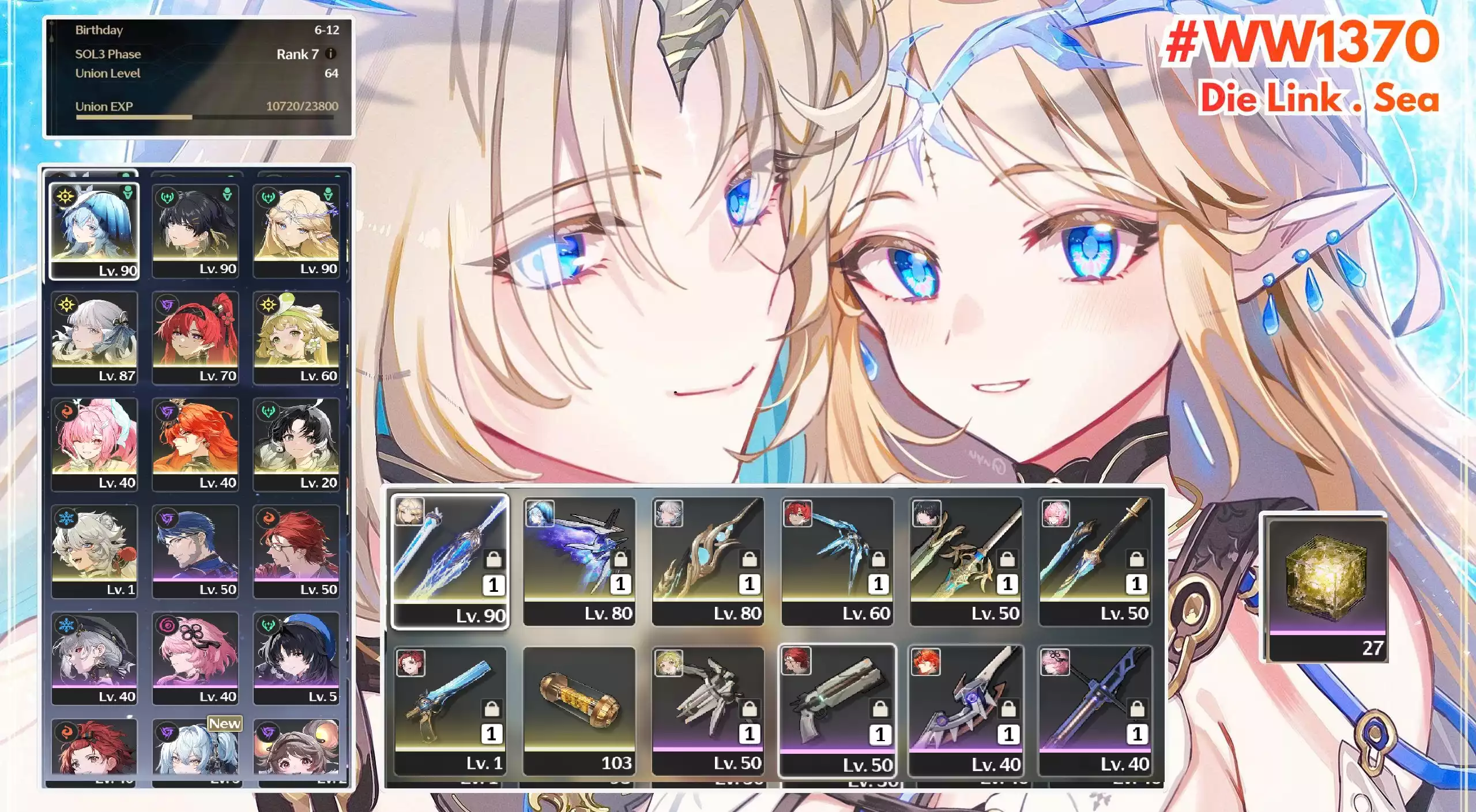Click the Havoc element icon on the Lv.70 redhead
The height and width of the screenshot is (812, 1476).
pyautogui.click(x=167, y=305)
